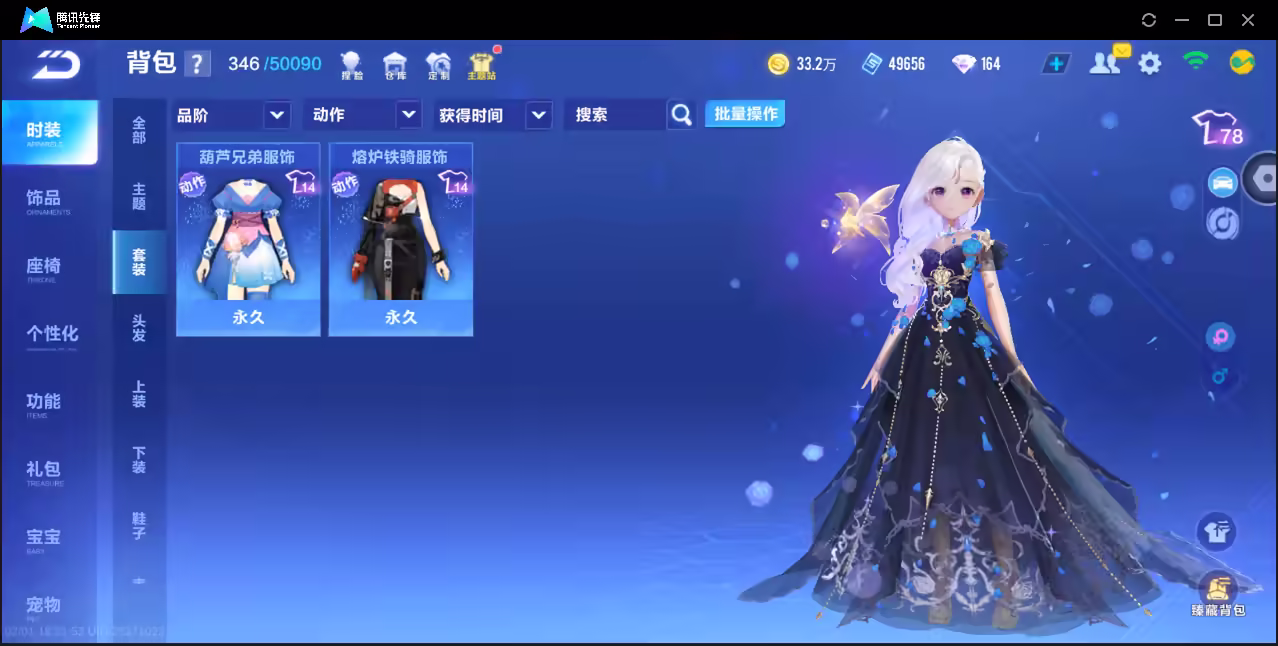Viewport: 1278px width, 646px height.
Task: Select the 个性化 category tab
Action: (x=52, y=335)
